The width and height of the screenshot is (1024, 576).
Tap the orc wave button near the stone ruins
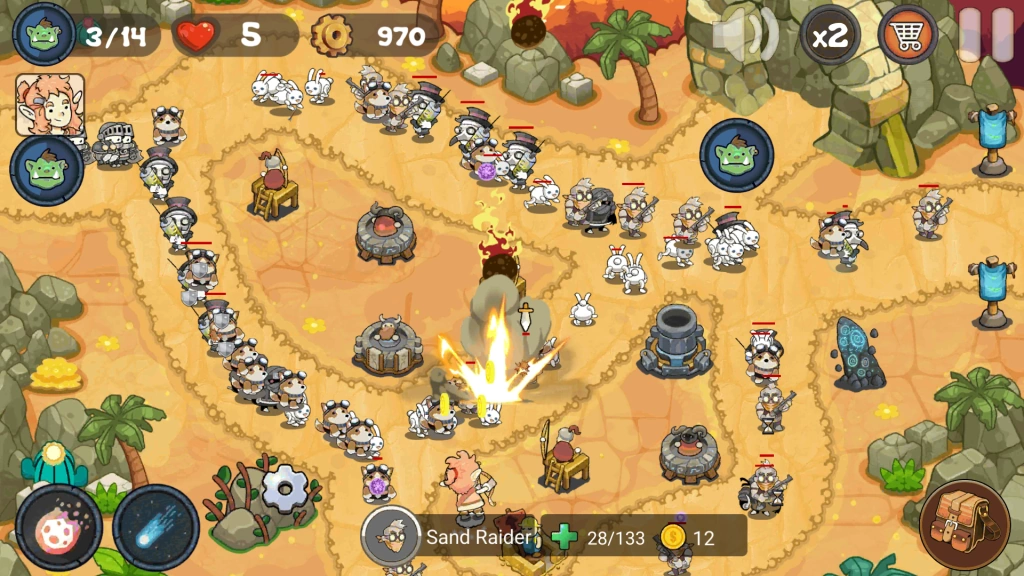pyautogui.click(x=737, y=154)
